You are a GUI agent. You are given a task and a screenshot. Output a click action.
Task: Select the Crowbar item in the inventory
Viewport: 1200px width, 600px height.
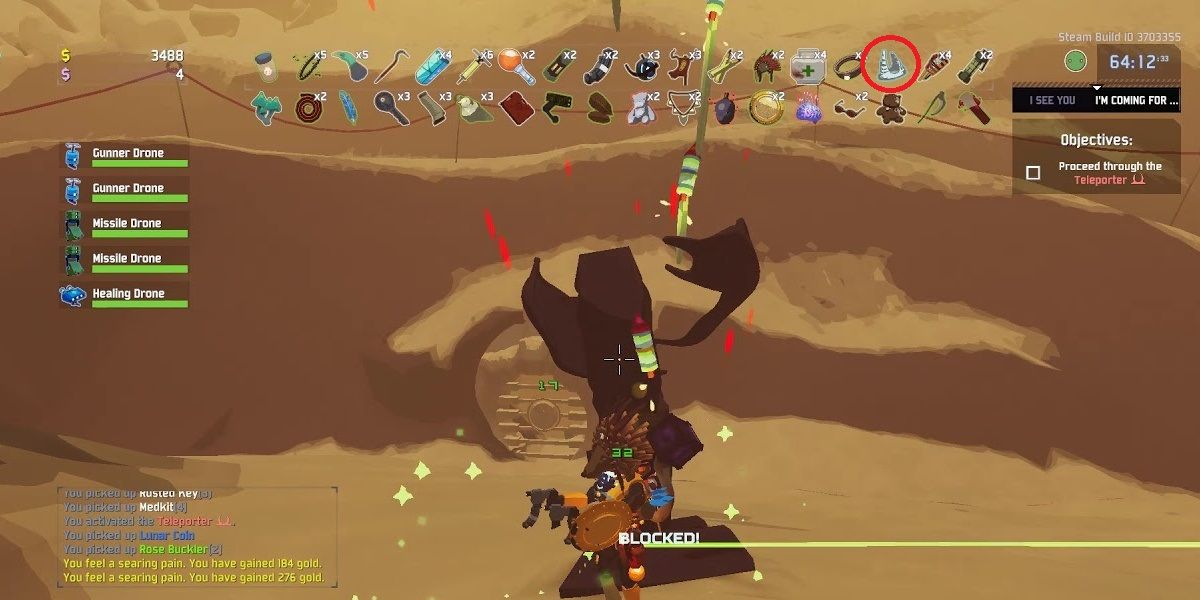point(389,68)
